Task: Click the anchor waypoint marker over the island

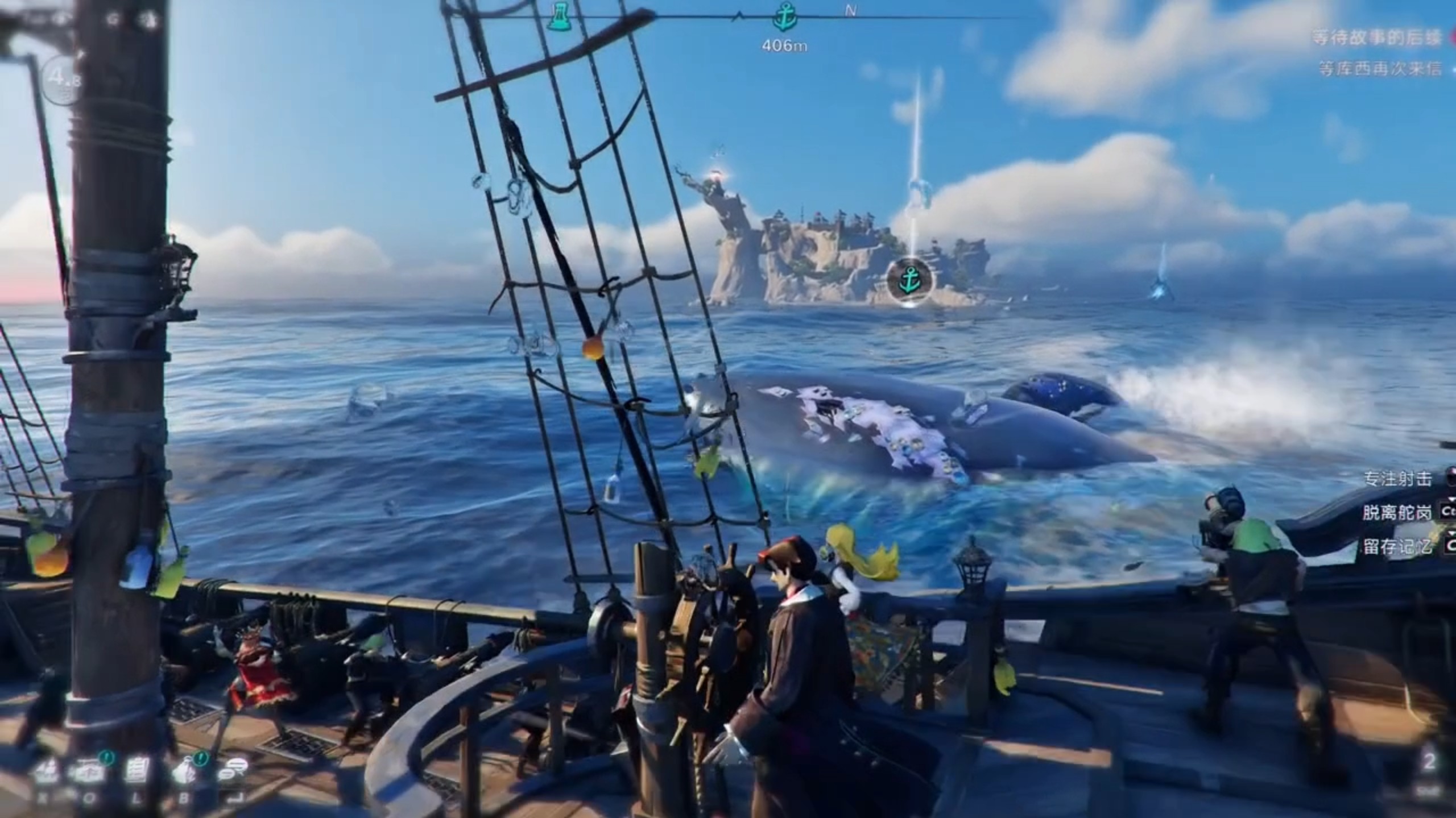Action: click(909, 280)
